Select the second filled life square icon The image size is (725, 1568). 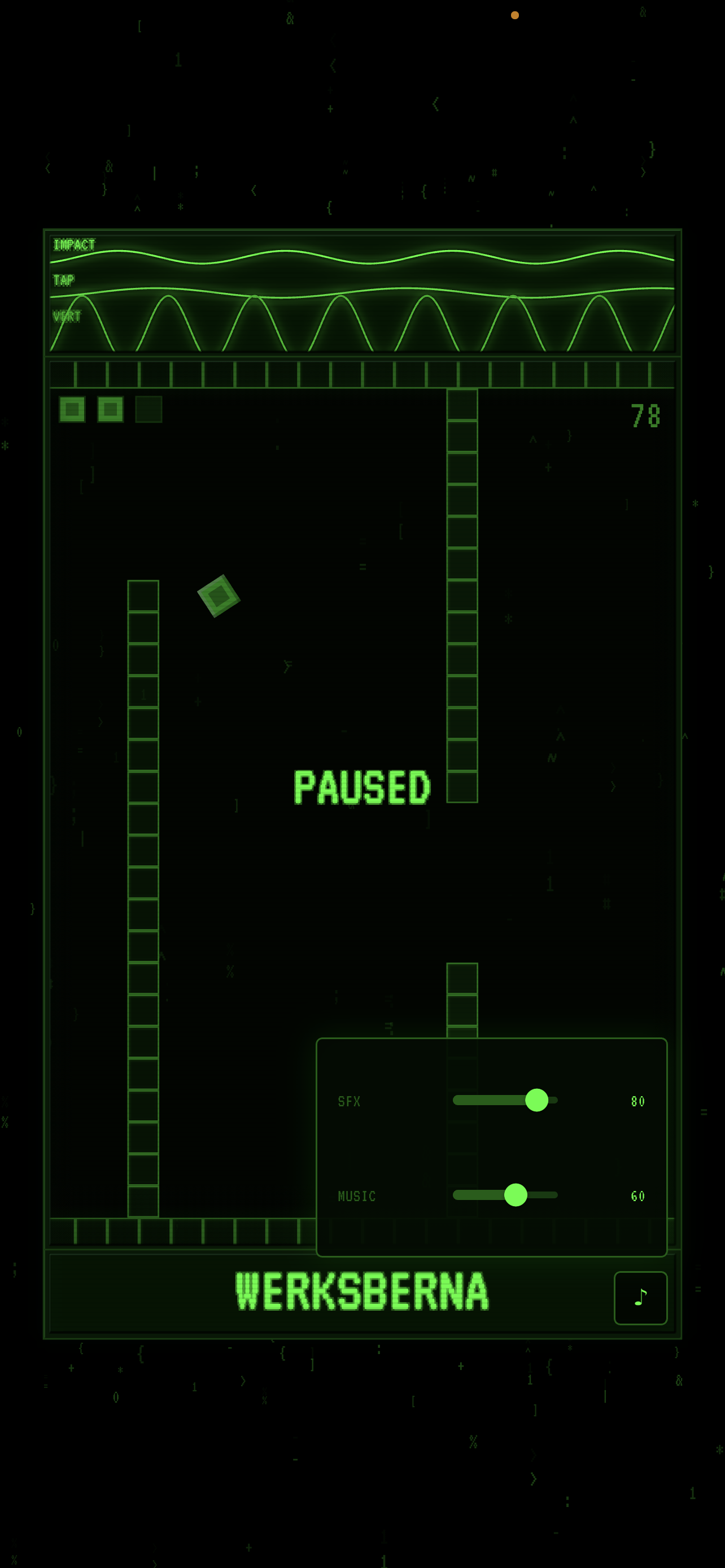110,410
